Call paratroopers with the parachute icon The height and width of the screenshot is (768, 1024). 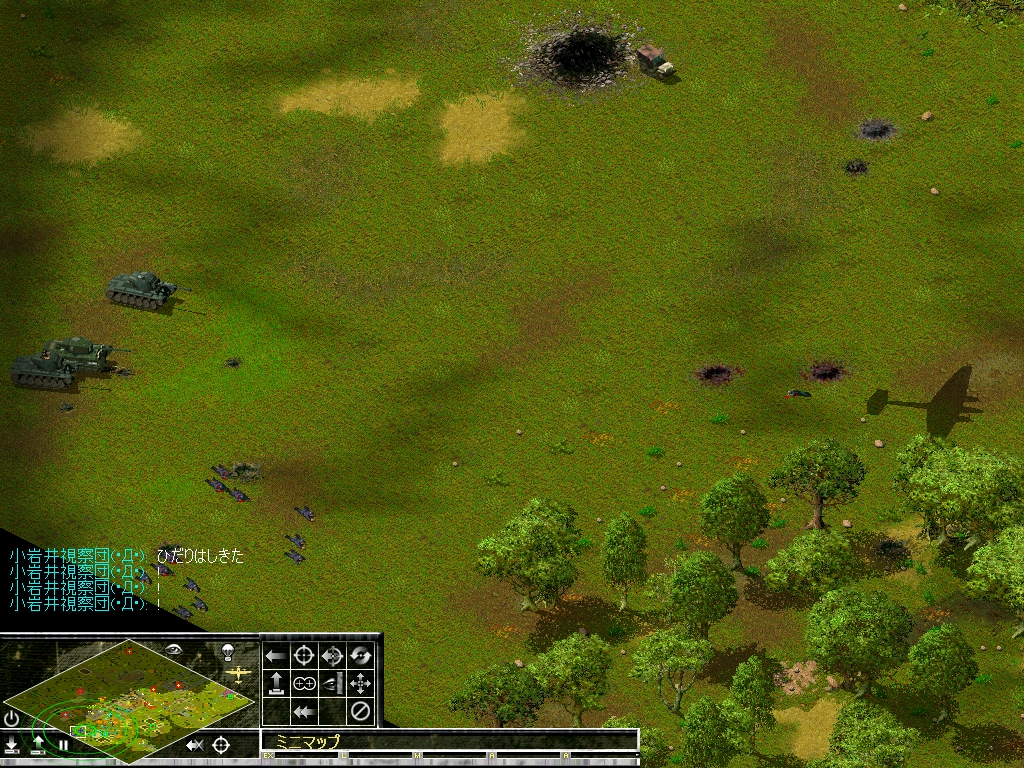(228, 652)
